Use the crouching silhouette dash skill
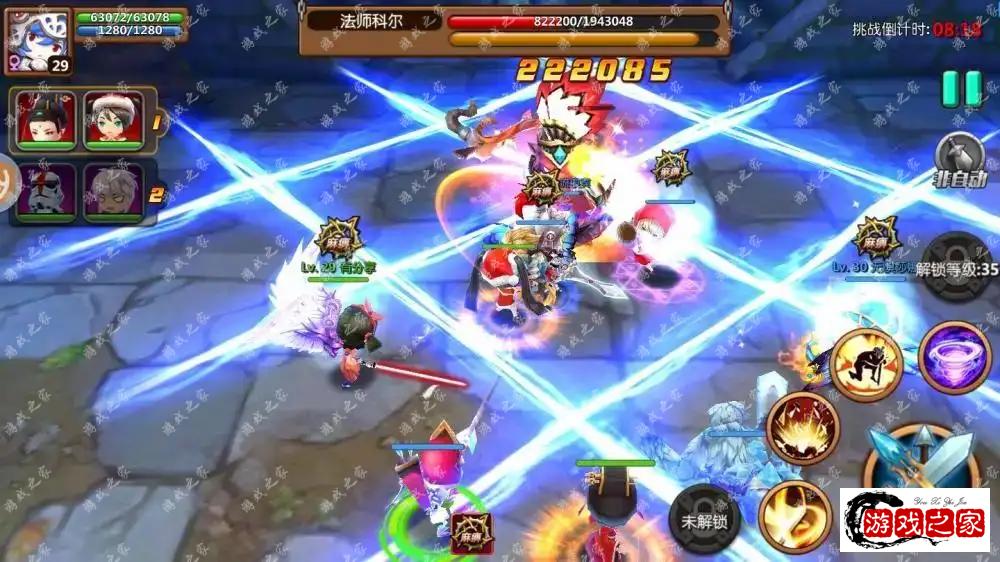Viewport: 1000px width, 562px height. 865,364
